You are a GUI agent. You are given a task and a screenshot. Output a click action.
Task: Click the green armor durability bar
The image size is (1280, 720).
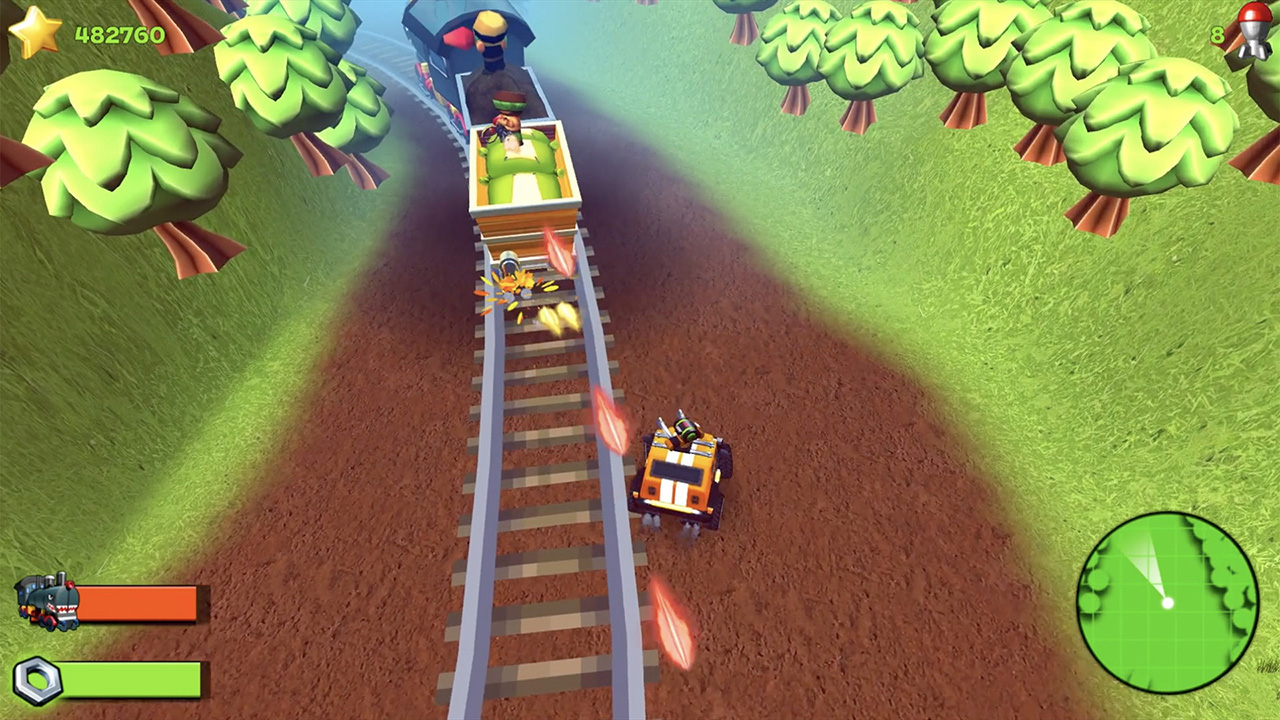(x=130, y=679)
